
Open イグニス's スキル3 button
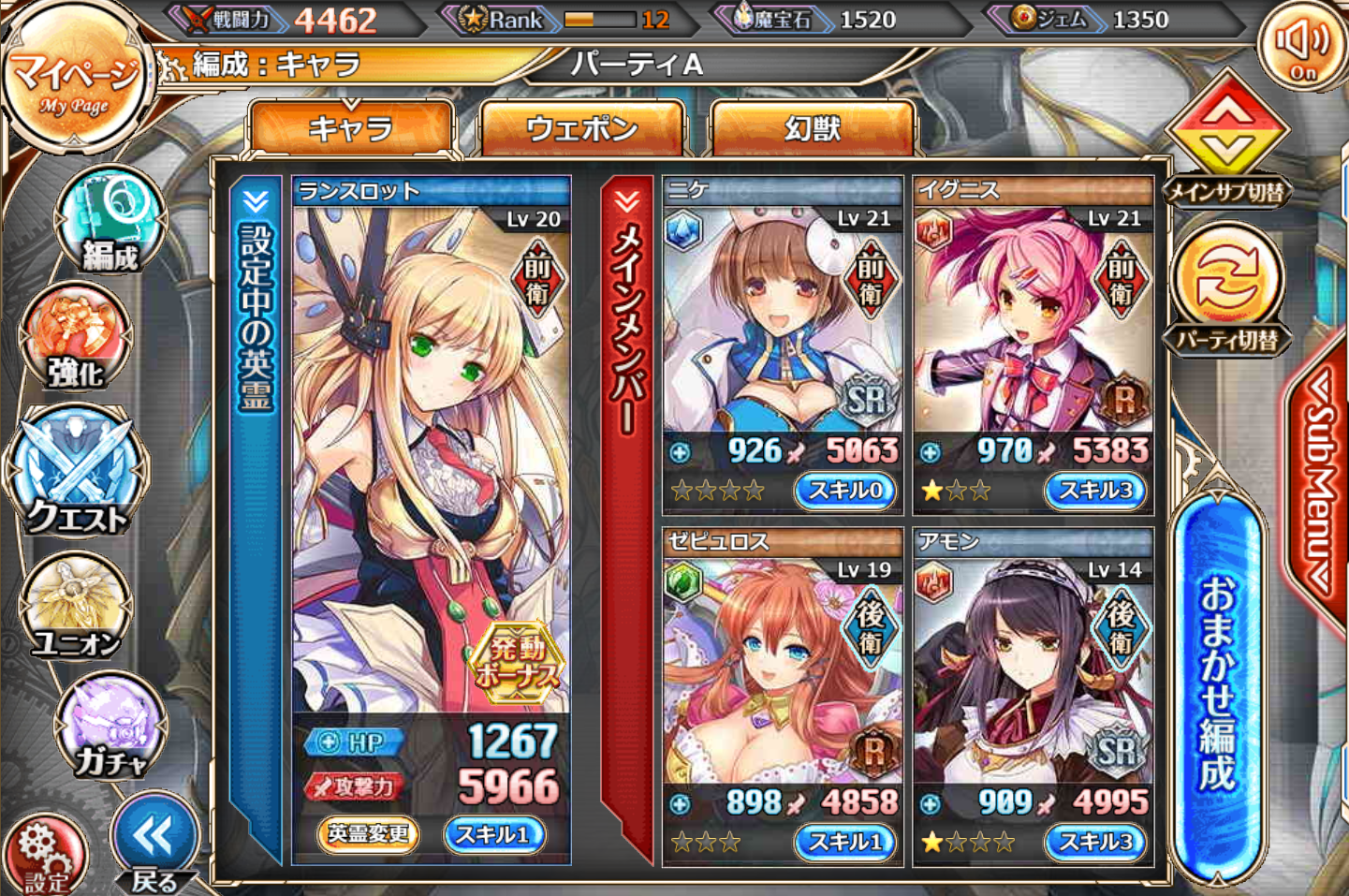pos(1095,490)
